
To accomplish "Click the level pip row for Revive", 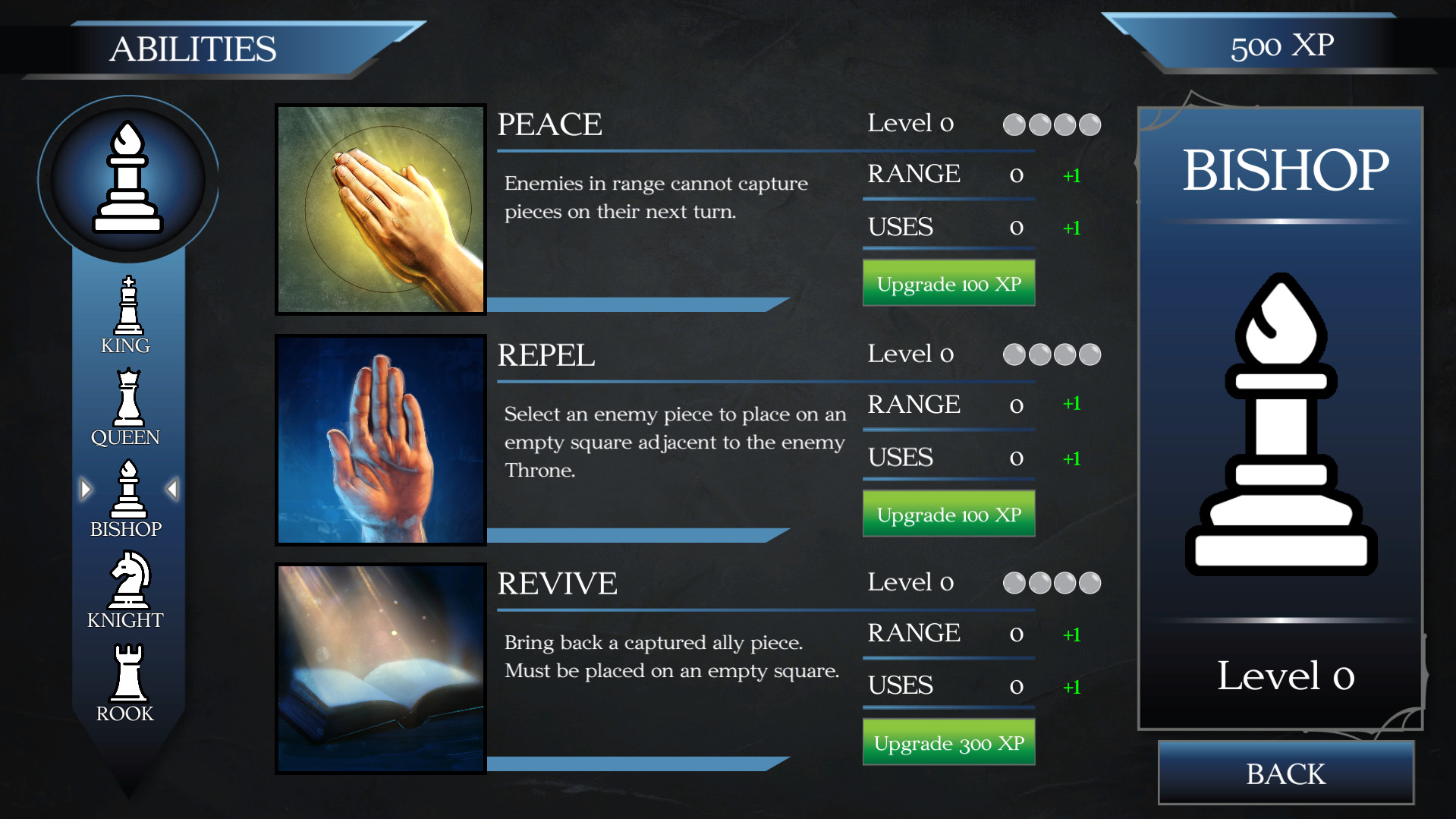I will pos(1052,583).
